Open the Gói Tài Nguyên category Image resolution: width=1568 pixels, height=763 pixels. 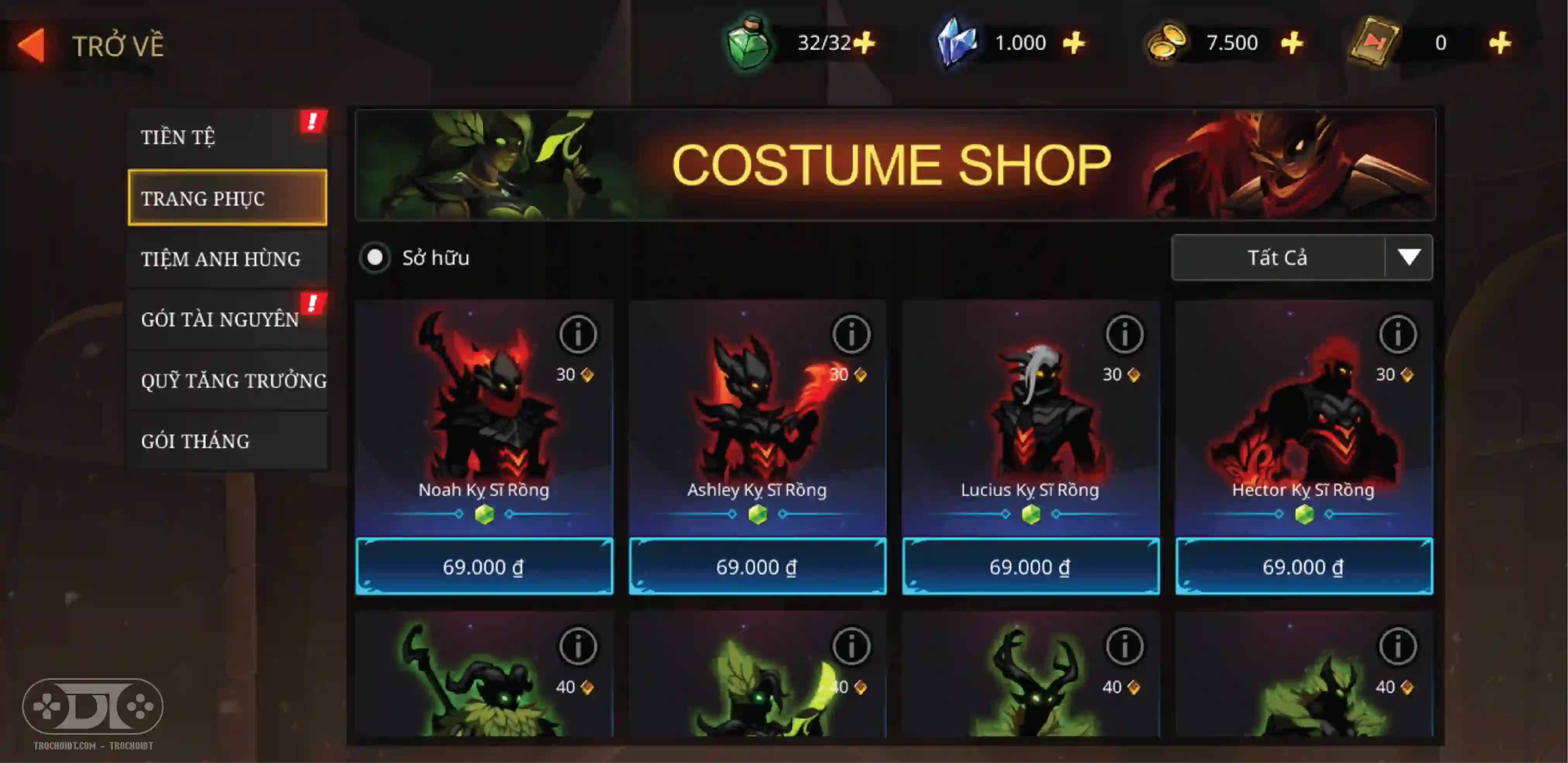point(227,319)
